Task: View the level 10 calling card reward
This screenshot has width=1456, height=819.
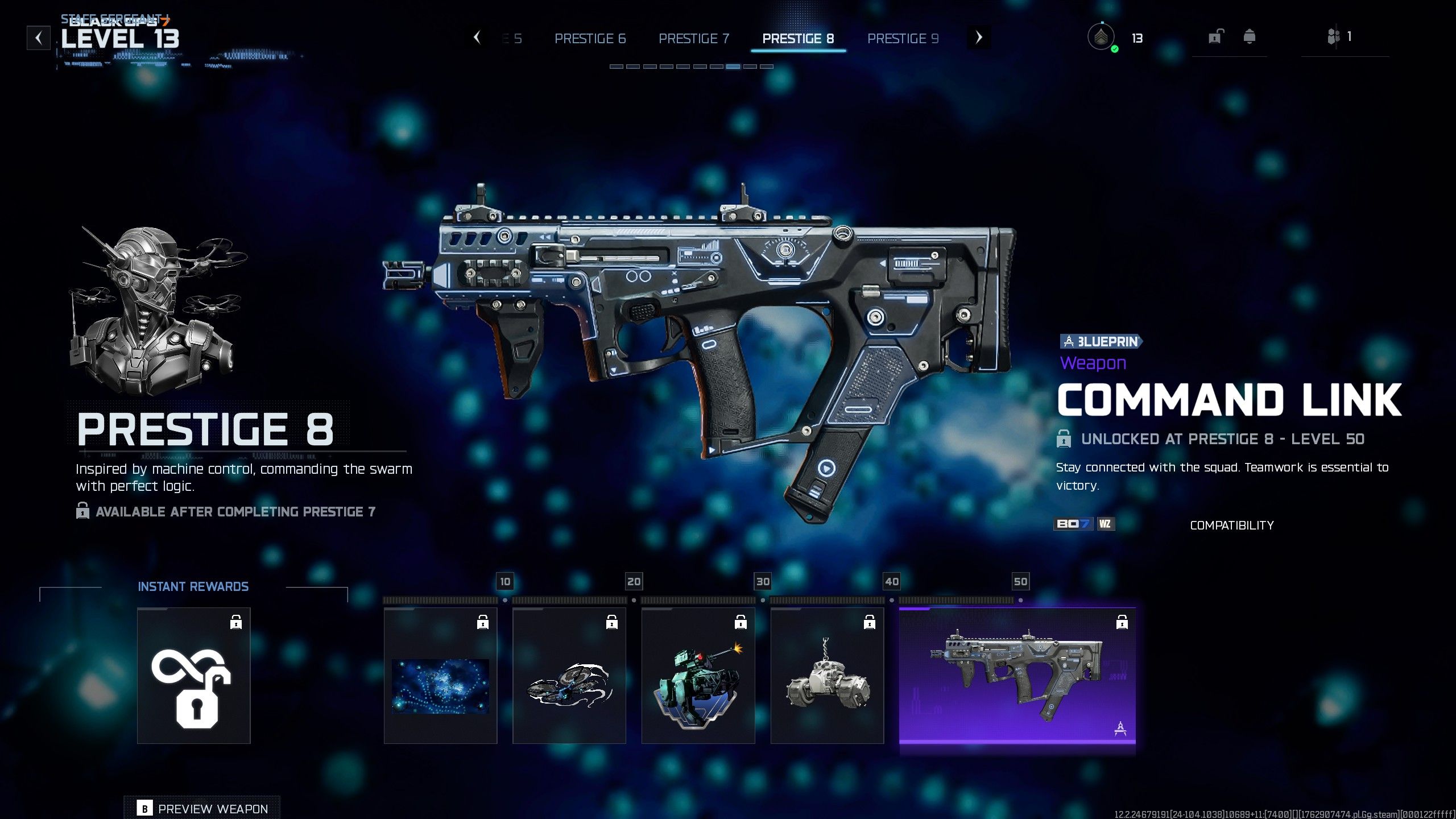Action: (440, 676)
